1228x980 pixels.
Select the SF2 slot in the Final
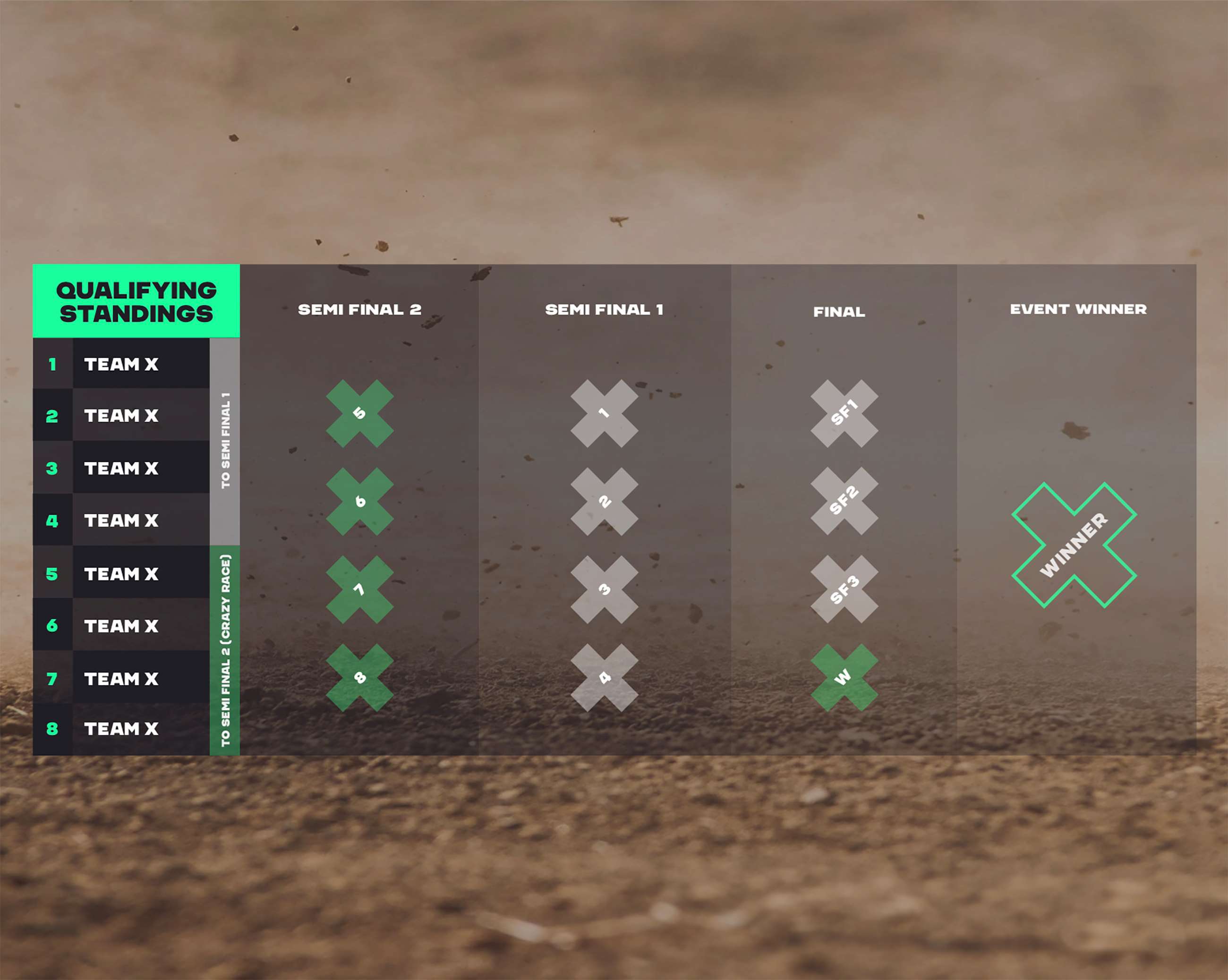(844, 501)
